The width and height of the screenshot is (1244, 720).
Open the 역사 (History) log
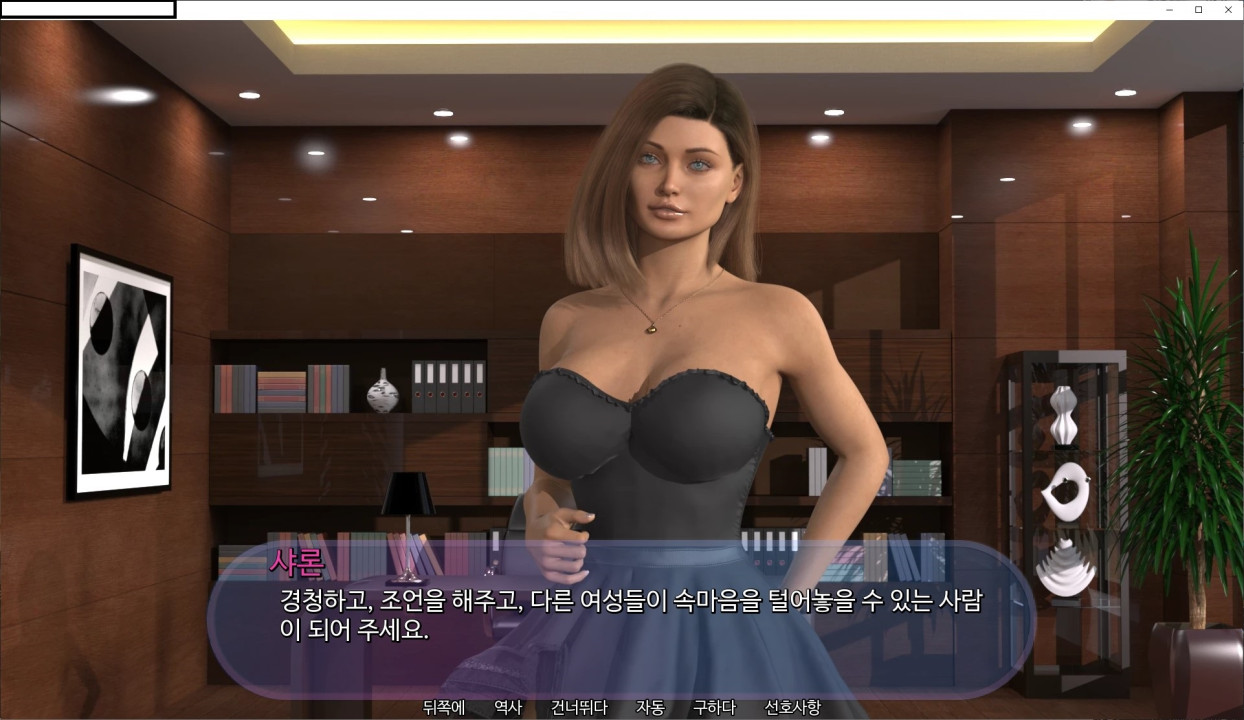point(508,708)
